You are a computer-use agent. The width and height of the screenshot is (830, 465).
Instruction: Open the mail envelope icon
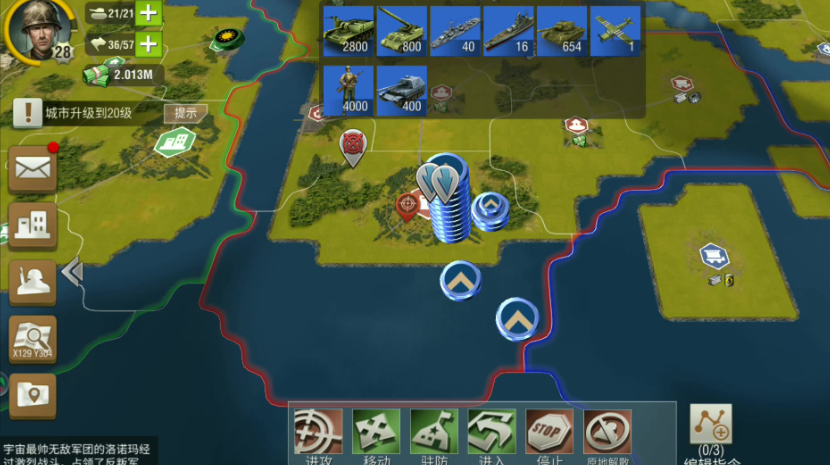(x=32, y=169)
